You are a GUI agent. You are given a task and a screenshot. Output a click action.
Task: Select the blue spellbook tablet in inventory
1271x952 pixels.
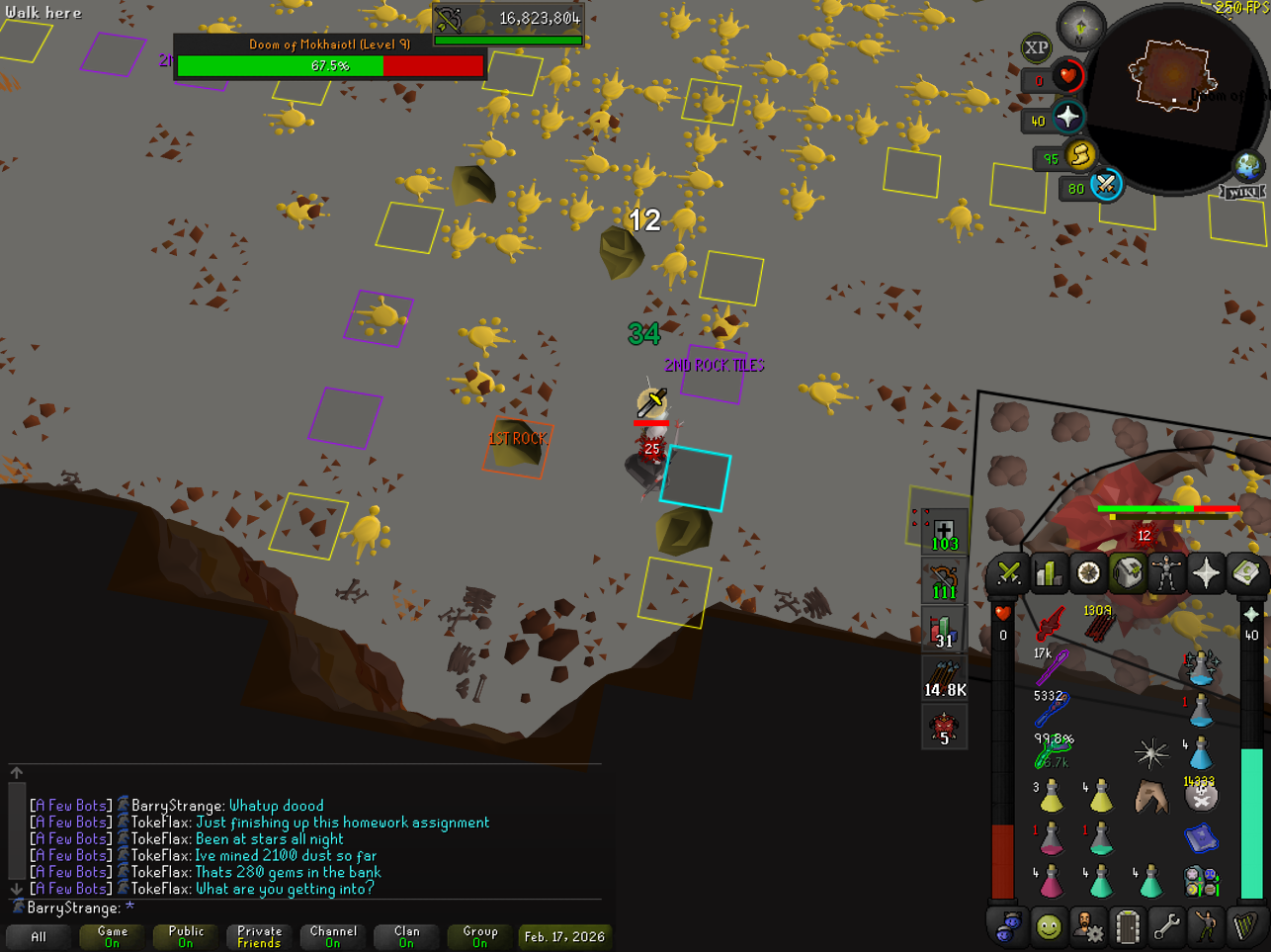tap(1201, 839)
